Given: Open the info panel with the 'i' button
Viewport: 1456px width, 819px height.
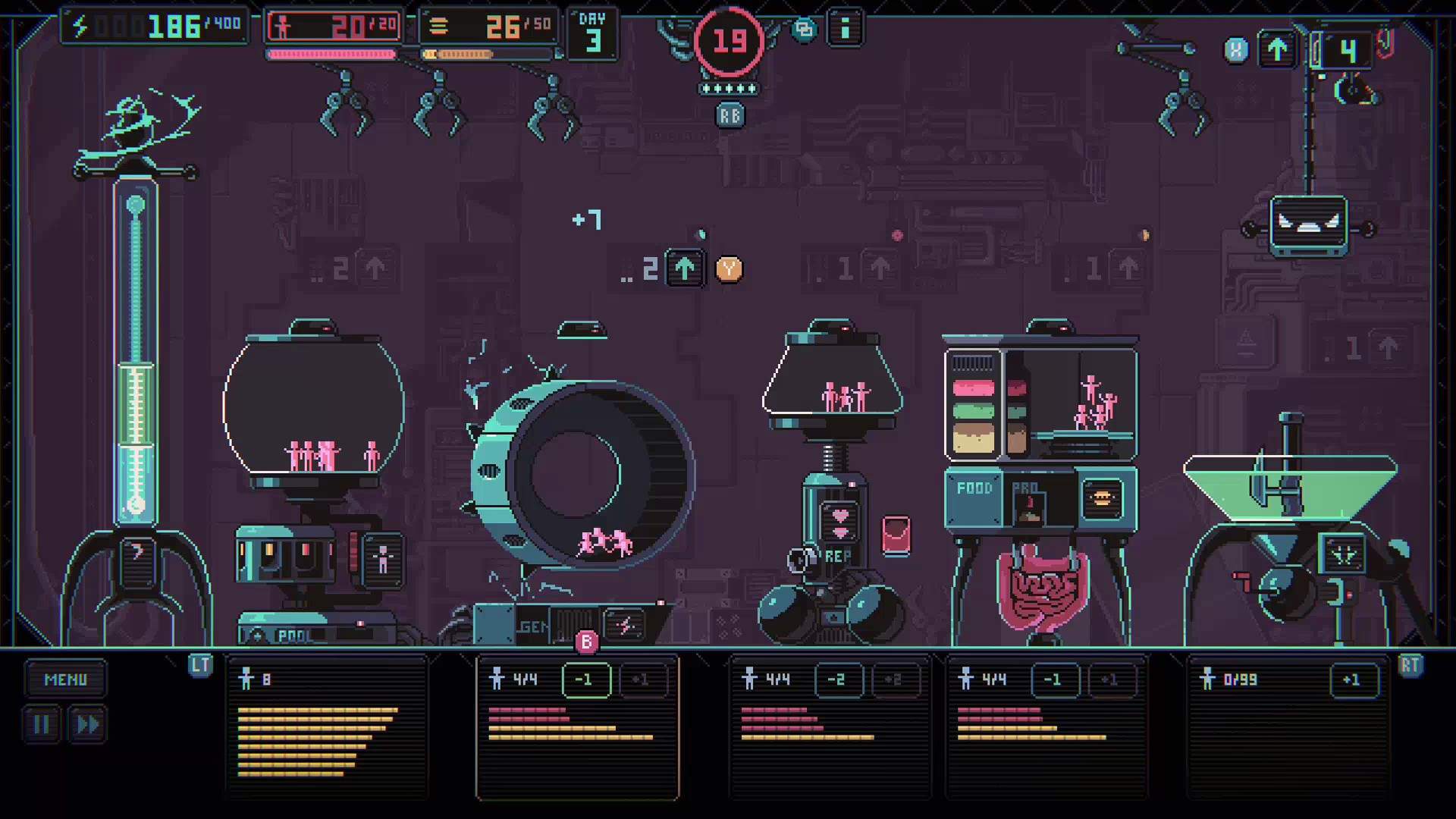Looking at the screenshot, I should [846, 29].
